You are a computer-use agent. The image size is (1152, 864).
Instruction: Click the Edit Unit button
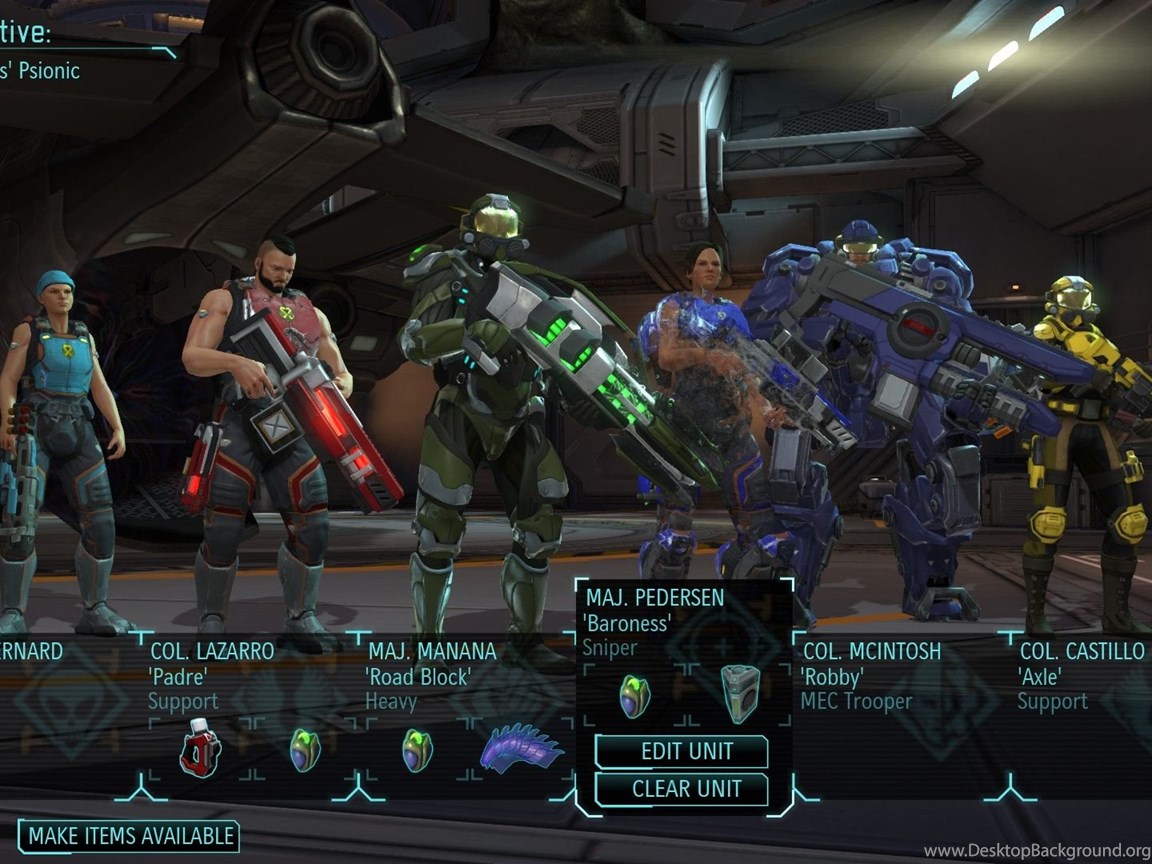(681, 751)
